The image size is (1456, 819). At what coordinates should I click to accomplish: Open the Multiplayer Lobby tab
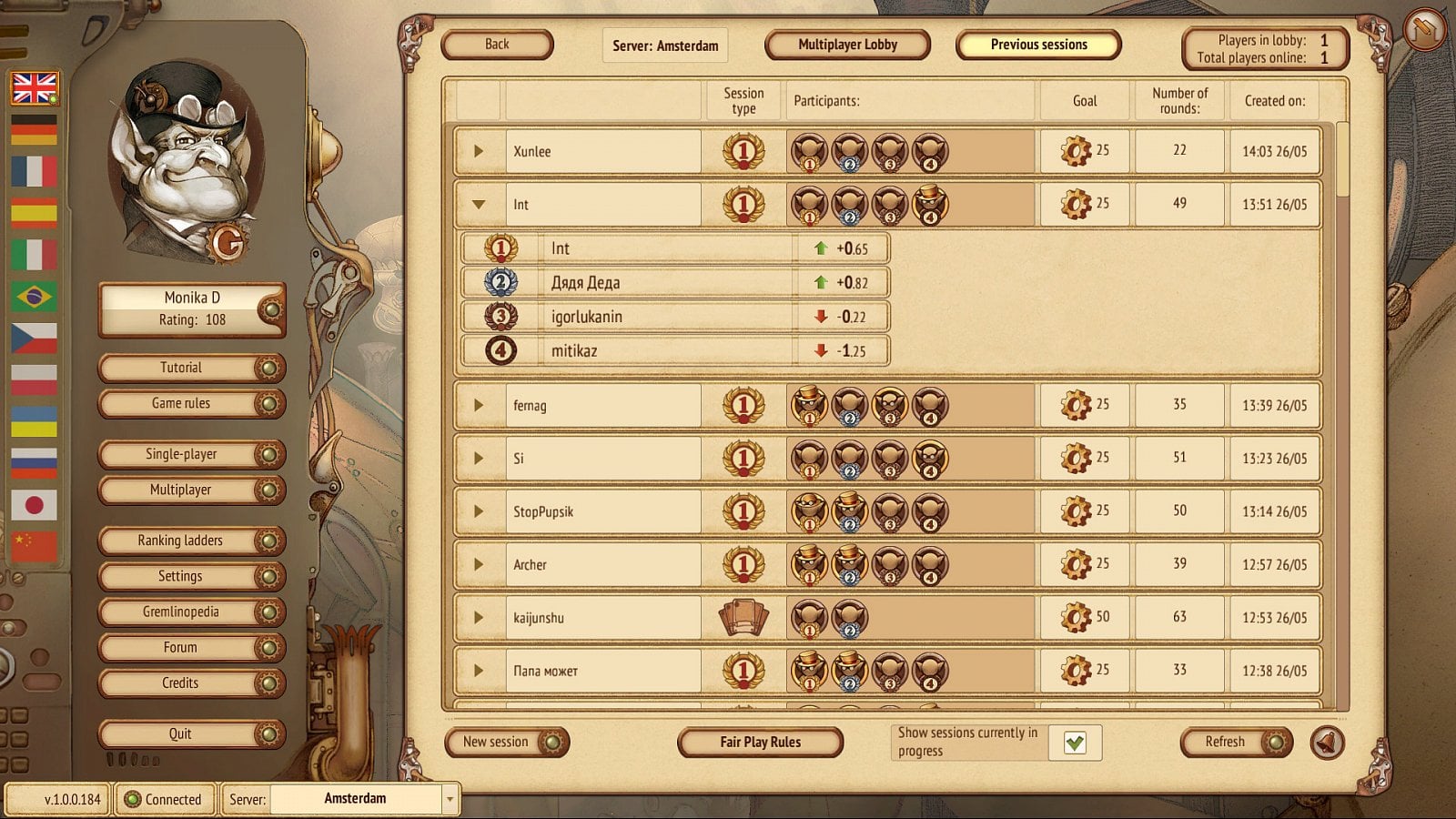click(847, 45)
